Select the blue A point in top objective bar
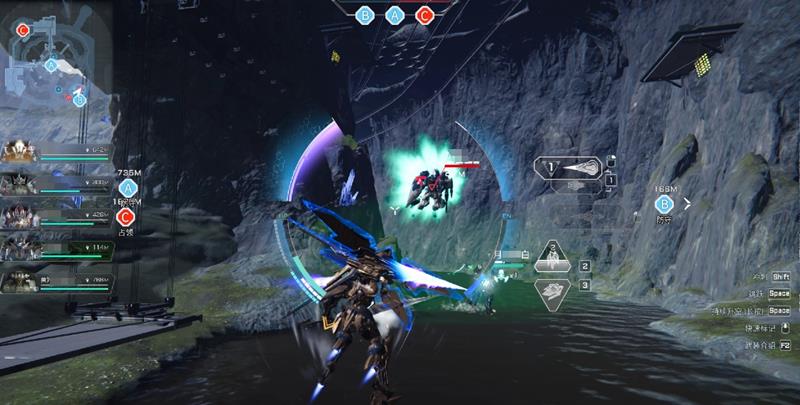Viewport: 800px width, 405px height. click(x=395, y=15)
